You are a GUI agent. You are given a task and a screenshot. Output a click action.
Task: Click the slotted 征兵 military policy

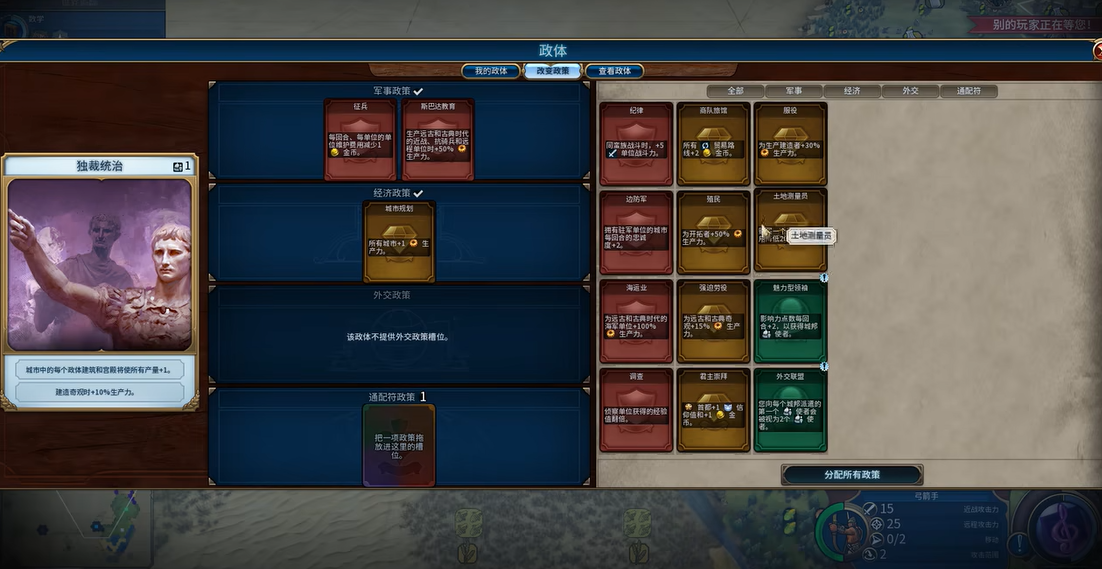tap(360, 140)
